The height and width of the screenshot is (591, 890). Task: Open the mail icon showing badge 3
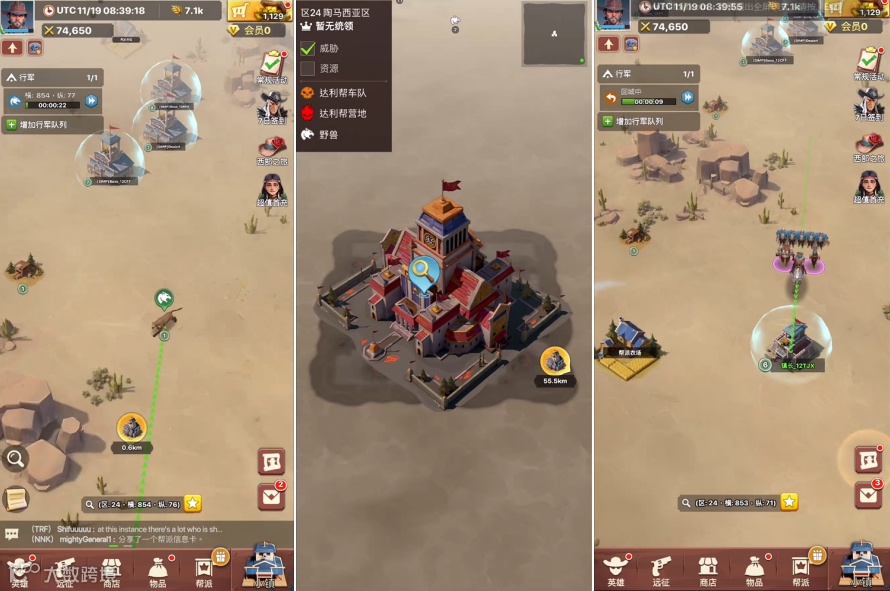(867, 495)
